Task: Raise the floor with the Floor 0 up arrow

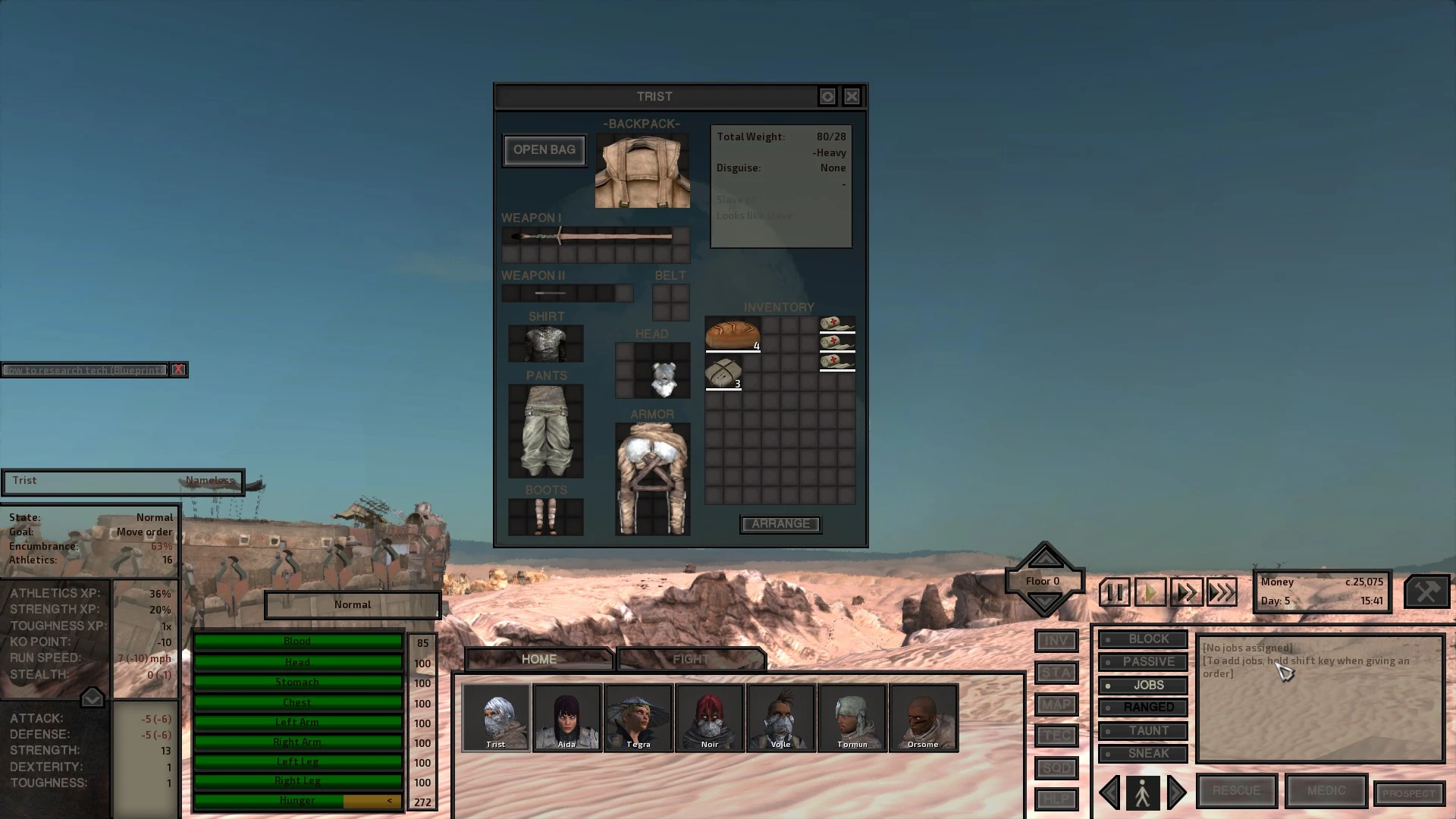Action: tap(1044, 560)
